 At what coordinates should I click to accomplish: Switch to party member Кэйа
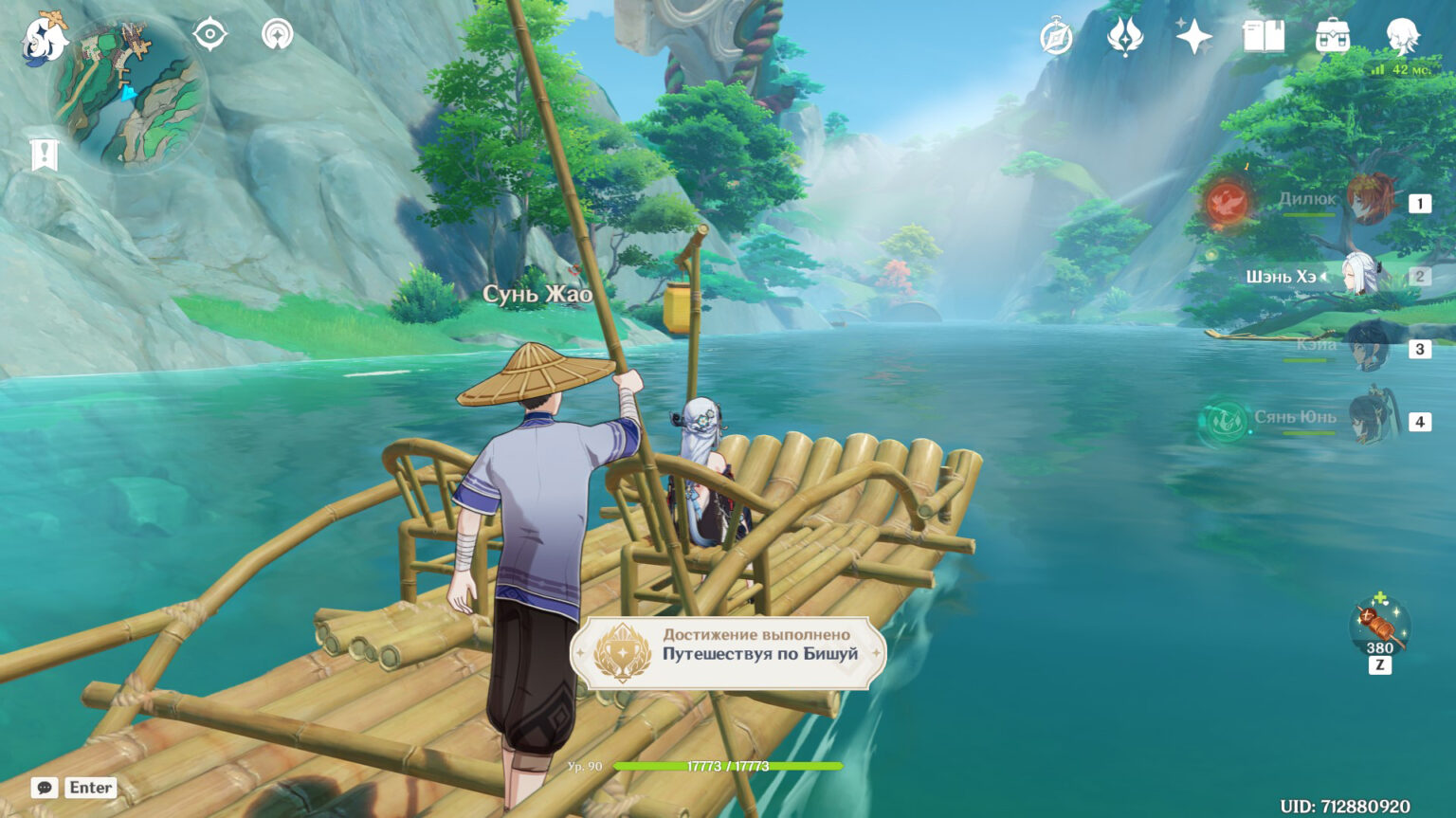(x=1368, y=348)
